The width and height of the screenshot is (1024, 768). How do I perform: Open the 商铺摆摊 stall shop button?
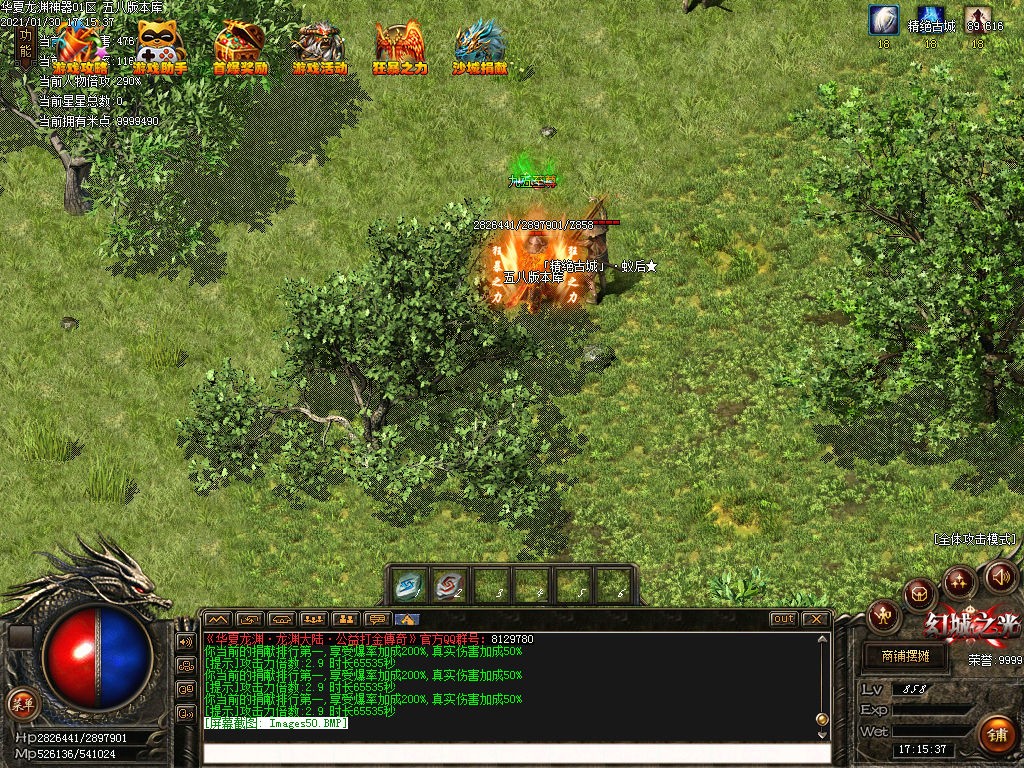point(906,656)
